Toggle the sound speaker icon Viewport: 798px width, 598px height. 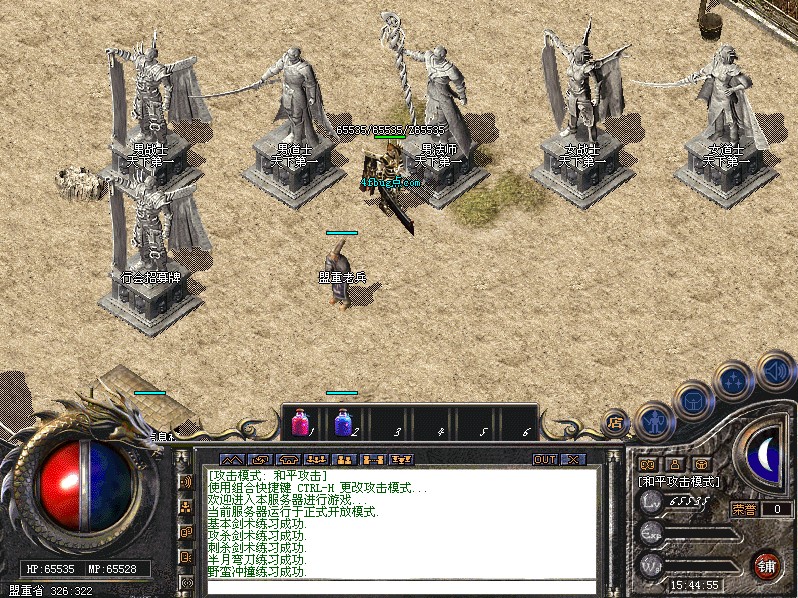(775, 367)
